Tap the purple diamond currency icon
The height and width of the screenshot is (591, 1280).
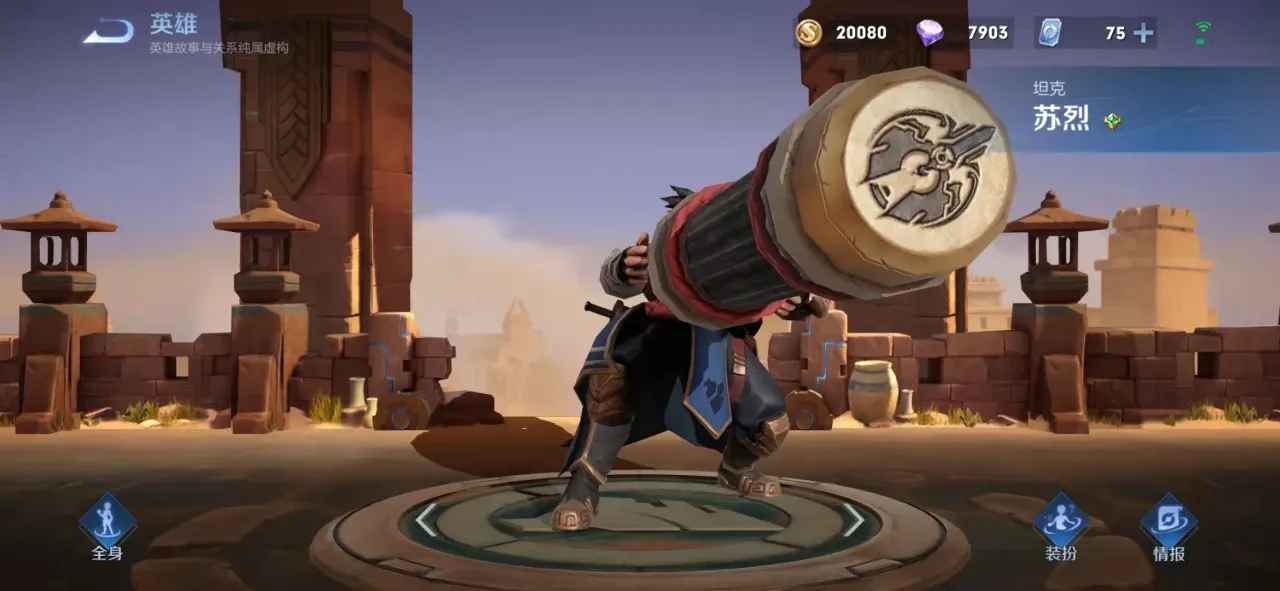[x=929, y=33]
